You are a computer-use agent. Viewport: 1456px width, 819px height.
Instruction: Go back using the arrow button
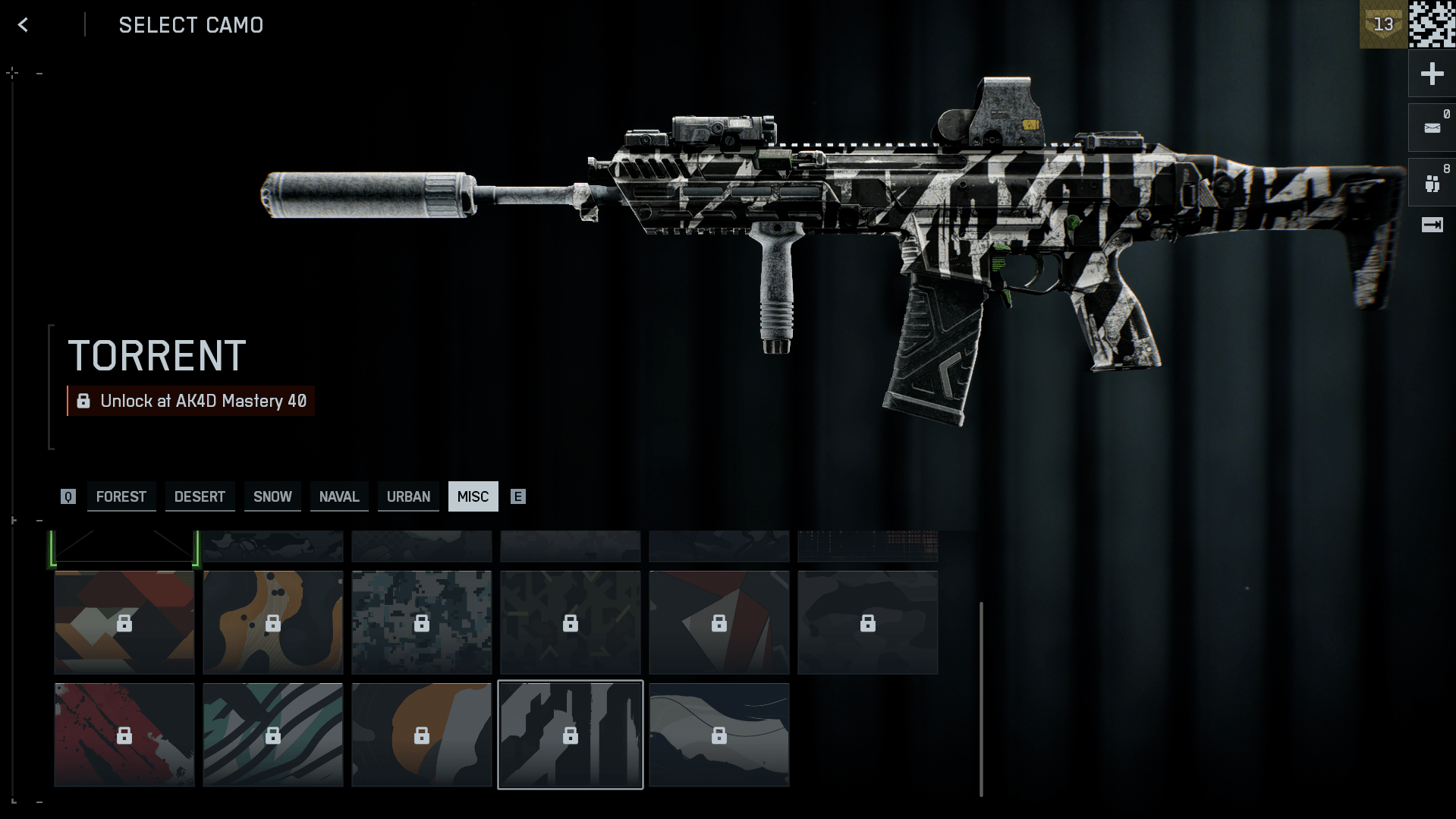[x=23, y=25]
